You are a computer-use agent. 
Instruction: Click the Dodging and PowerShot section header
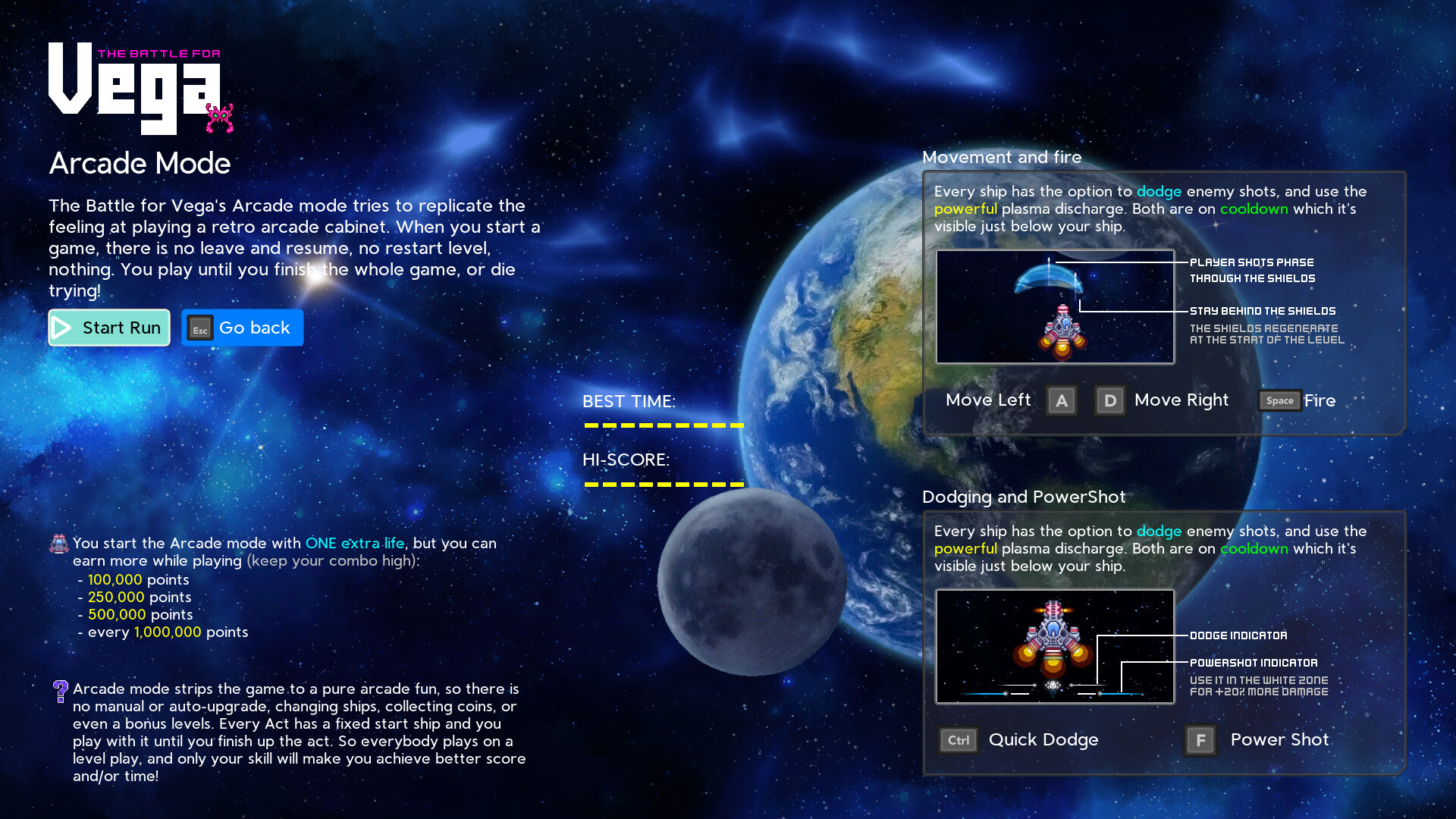tap(1025, 497)
